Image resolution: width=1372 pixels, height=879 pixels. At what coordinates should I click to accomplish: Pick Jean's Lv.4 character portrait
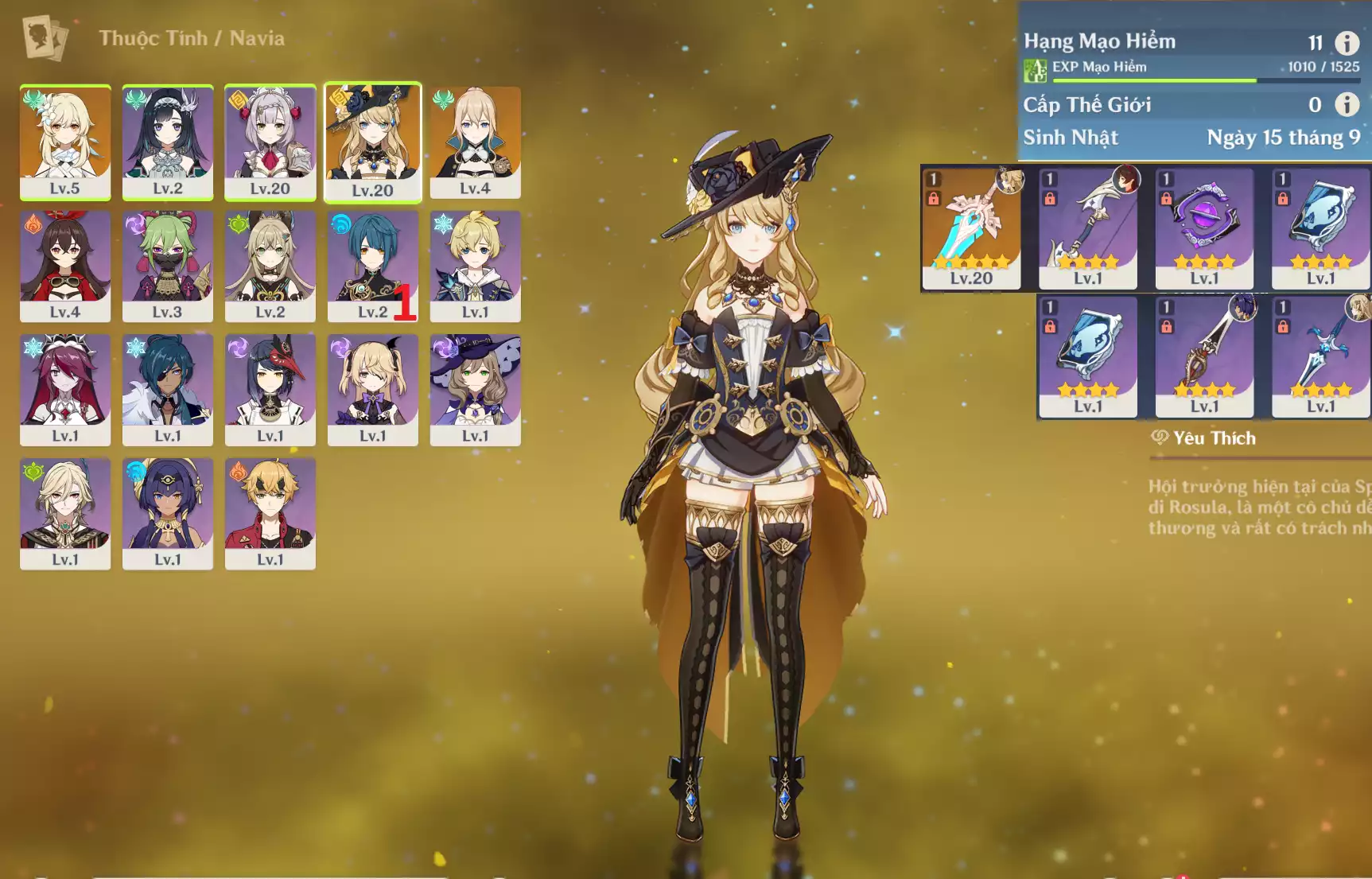pyautogui.click(x=475, y=142)
